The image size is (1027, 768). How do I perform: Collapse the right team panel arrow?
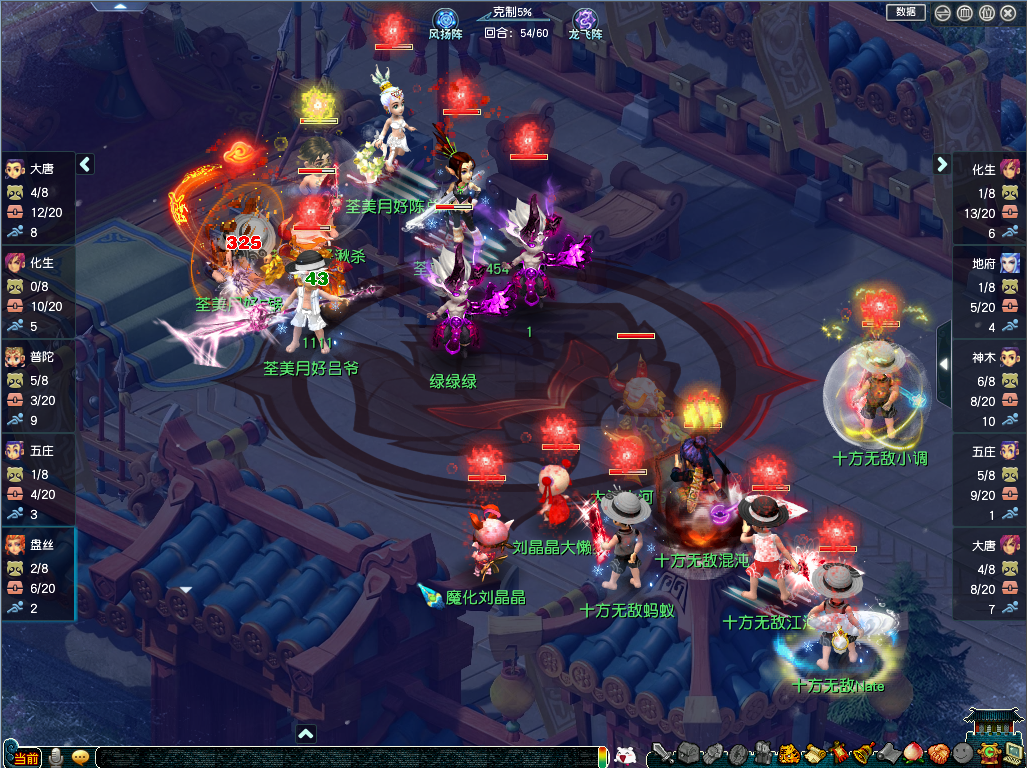[942, 164]
